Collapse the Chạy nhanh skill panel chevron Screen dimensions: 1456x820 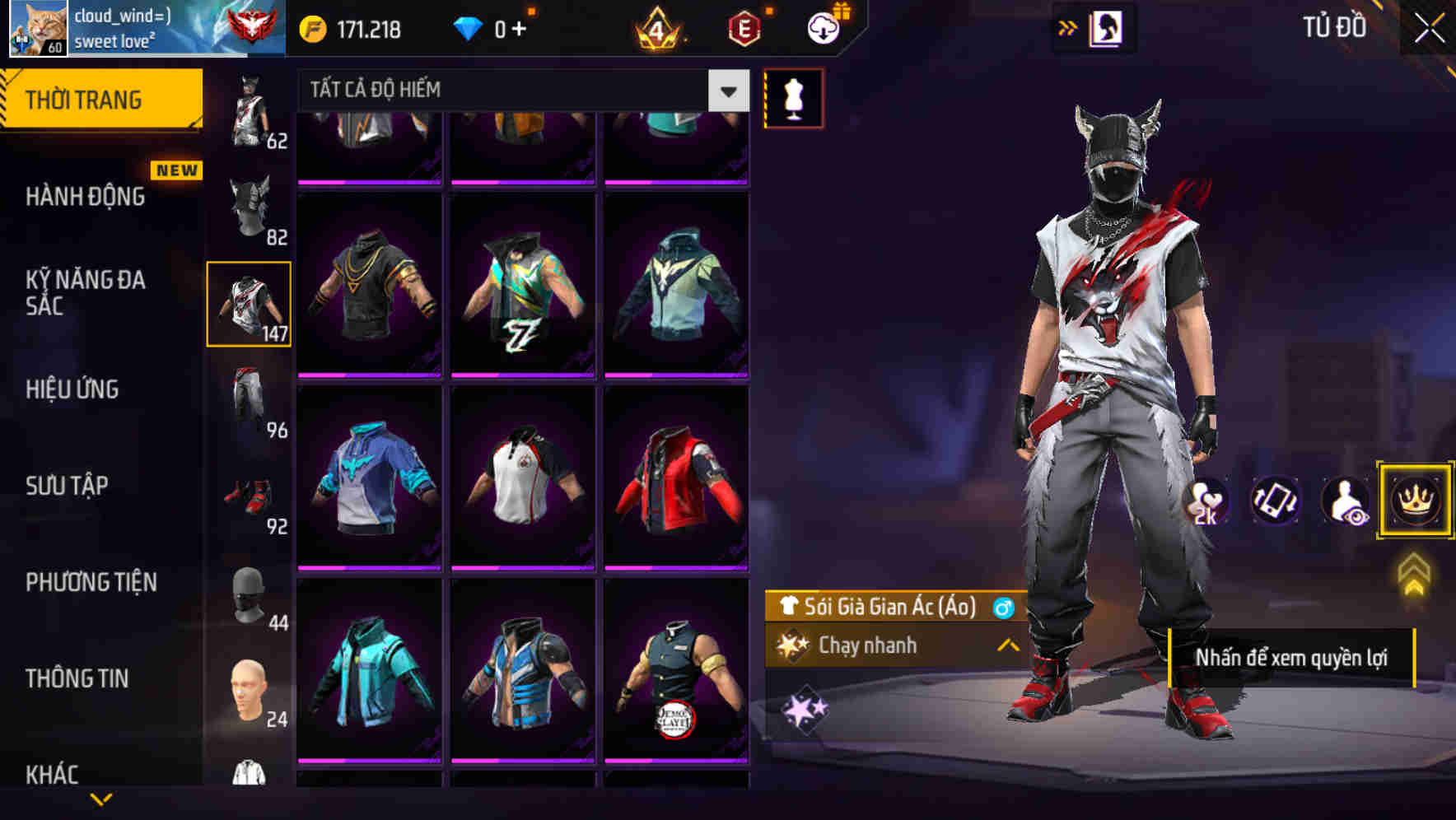(x=1006, y=645)
